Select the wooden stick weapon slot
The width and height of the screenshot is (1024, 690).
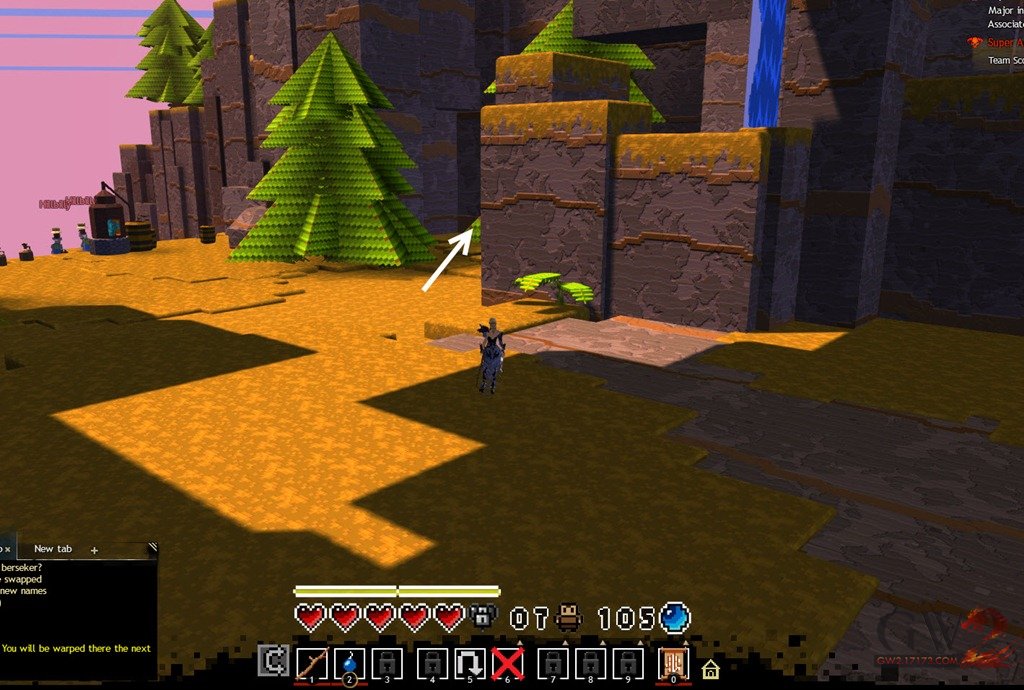(313, 663)
